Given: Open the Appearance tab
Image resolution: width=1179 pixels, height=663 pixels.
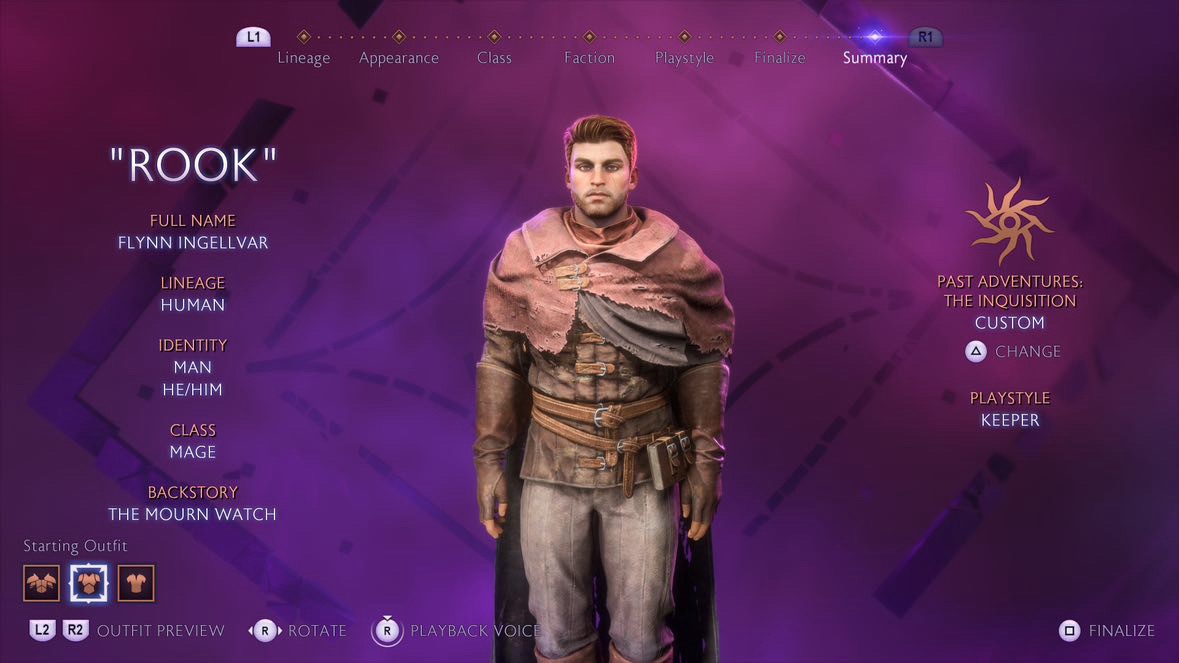Looking at the screenshot, I should click(x=398, y=57).
